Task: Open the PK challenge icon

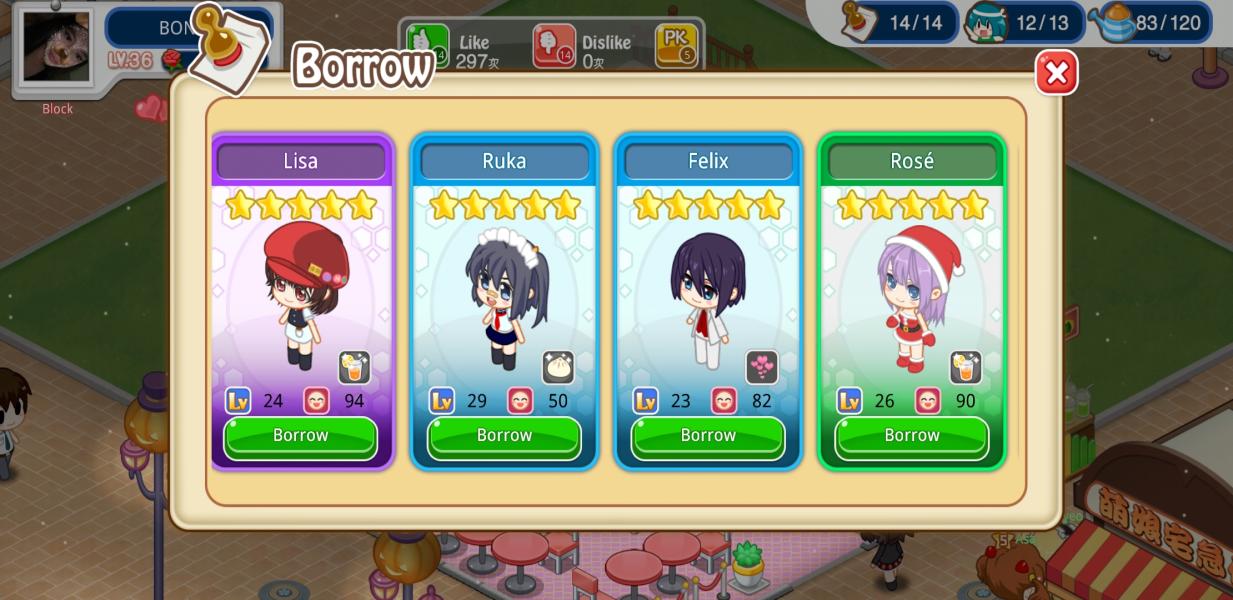Action: tap(676, 45)
